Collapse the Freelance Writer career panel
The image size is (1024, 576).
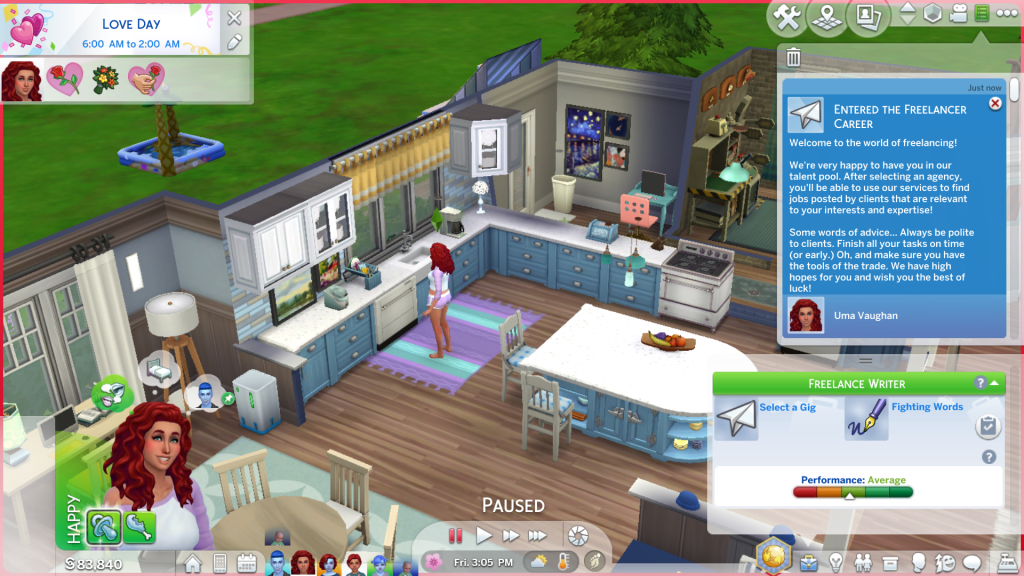995,383
